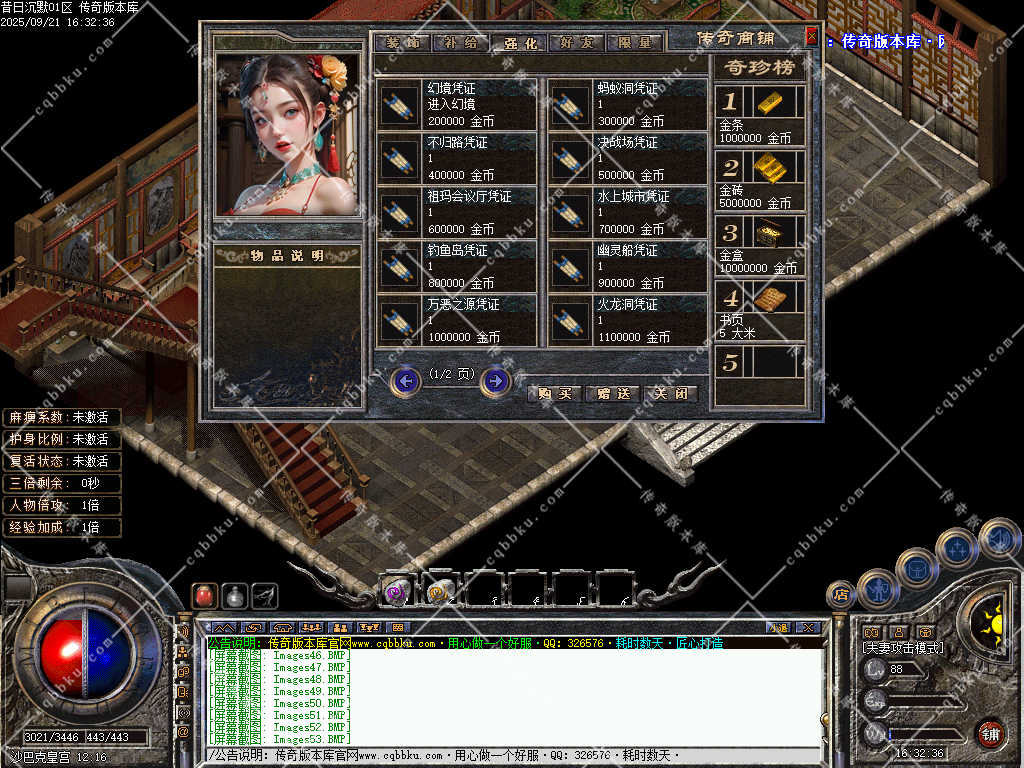The image size is (1024, 768).
Task: Pick the 火龙洞凭证 item
Action: pos(627,320)
